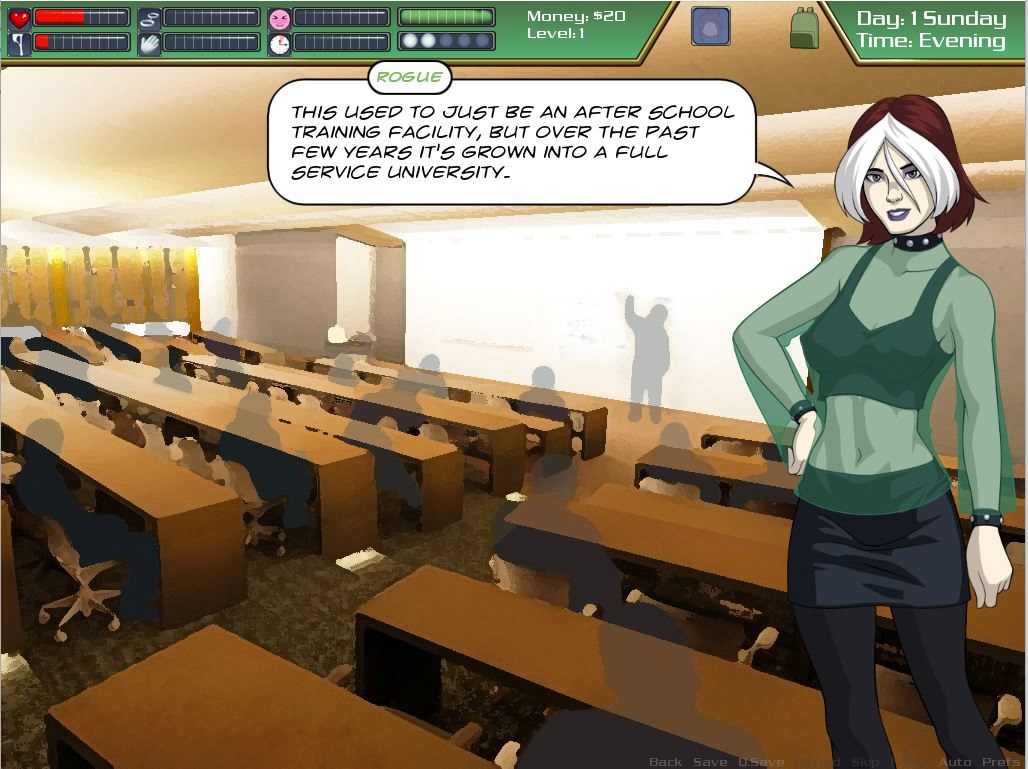Quick save with Q.Save

761,762
